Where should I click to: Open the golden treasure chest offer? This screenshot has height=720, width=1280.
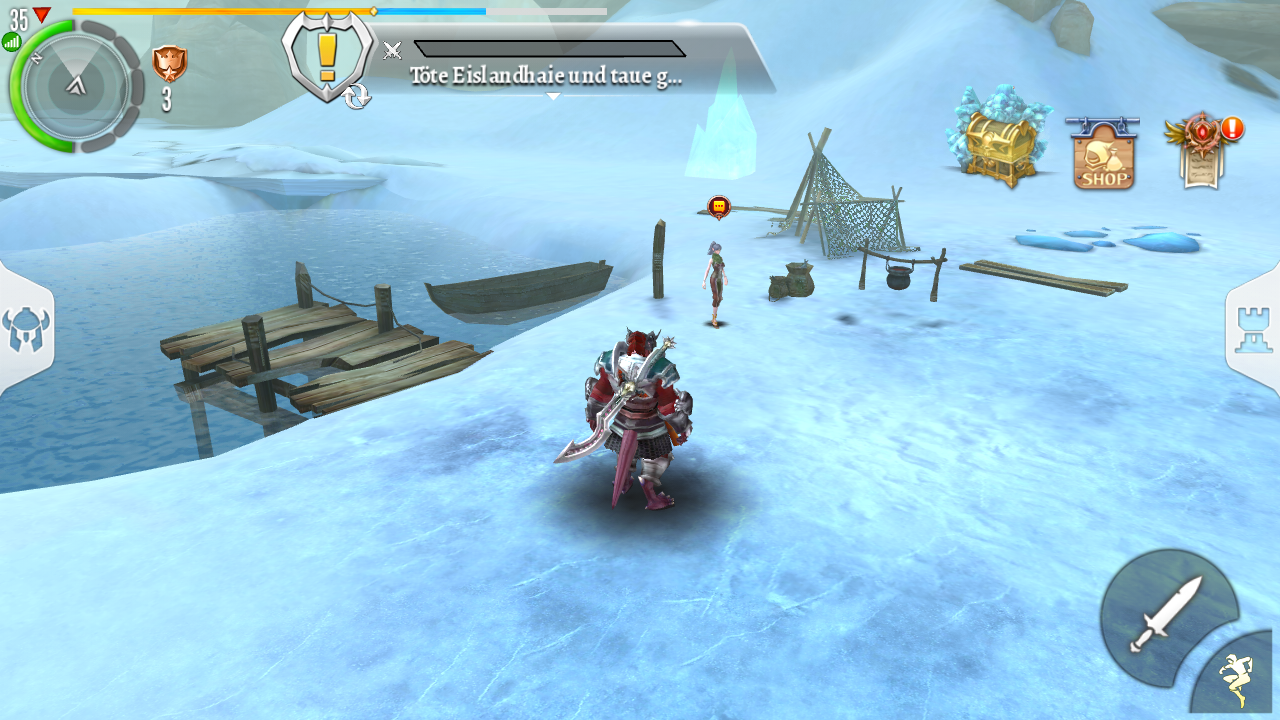coord(998,138)
